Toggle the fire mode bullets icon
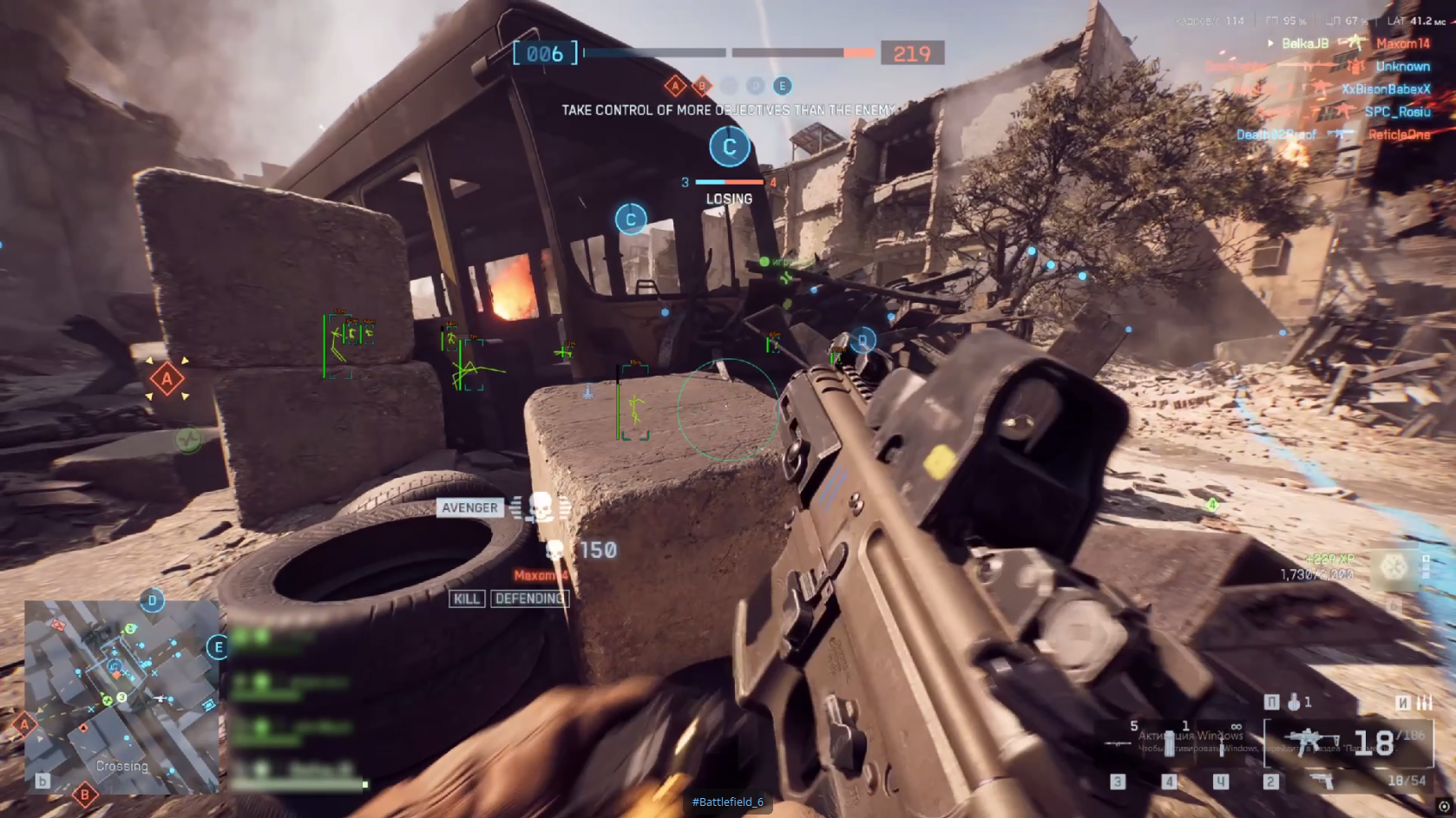The width and height of the screenshot is (1456, 818). [1424, 702]
